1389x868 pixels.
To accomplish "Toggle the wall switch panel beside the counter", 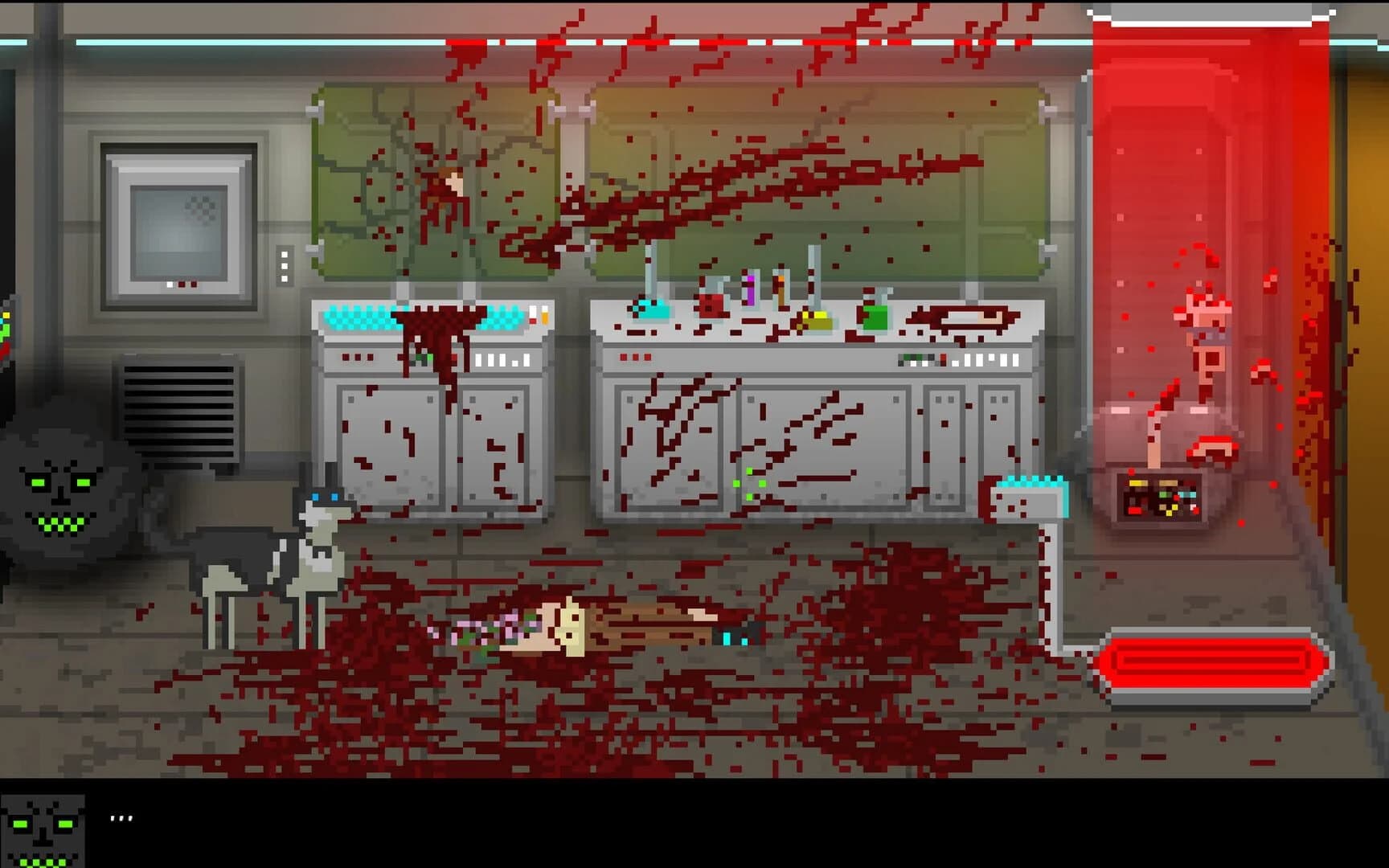I will (285, 265).
